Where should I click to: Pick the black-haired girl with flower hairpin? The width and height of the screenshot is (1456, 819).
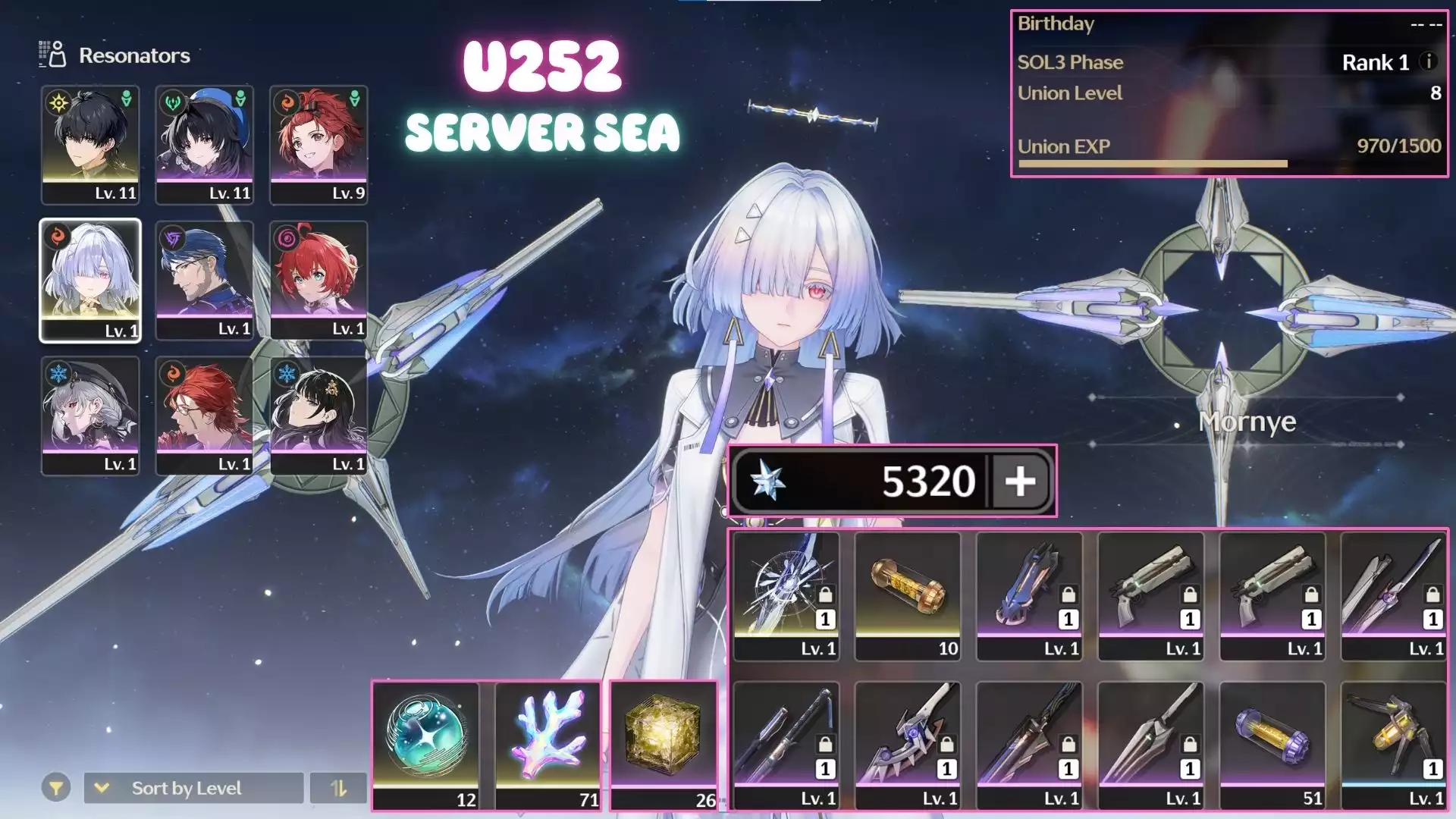tap(318, 416)
